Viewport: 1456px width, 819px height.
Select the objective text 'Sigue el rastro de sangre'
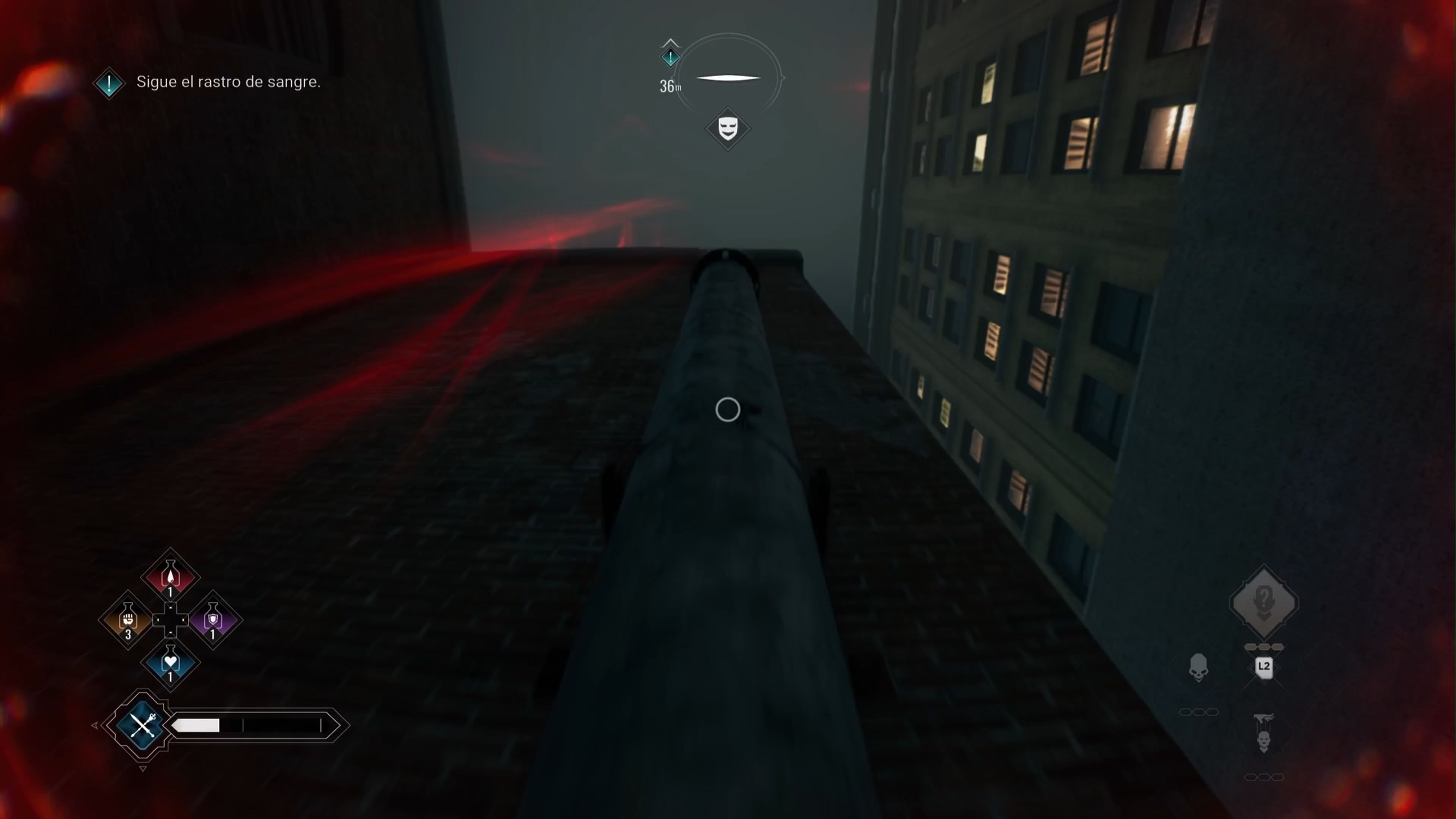pos(228,83)
